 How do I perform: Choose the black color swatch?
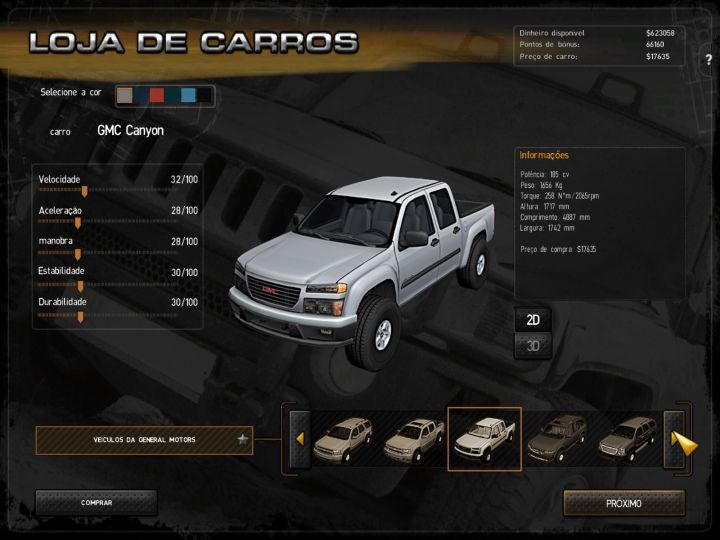(204, 95)
